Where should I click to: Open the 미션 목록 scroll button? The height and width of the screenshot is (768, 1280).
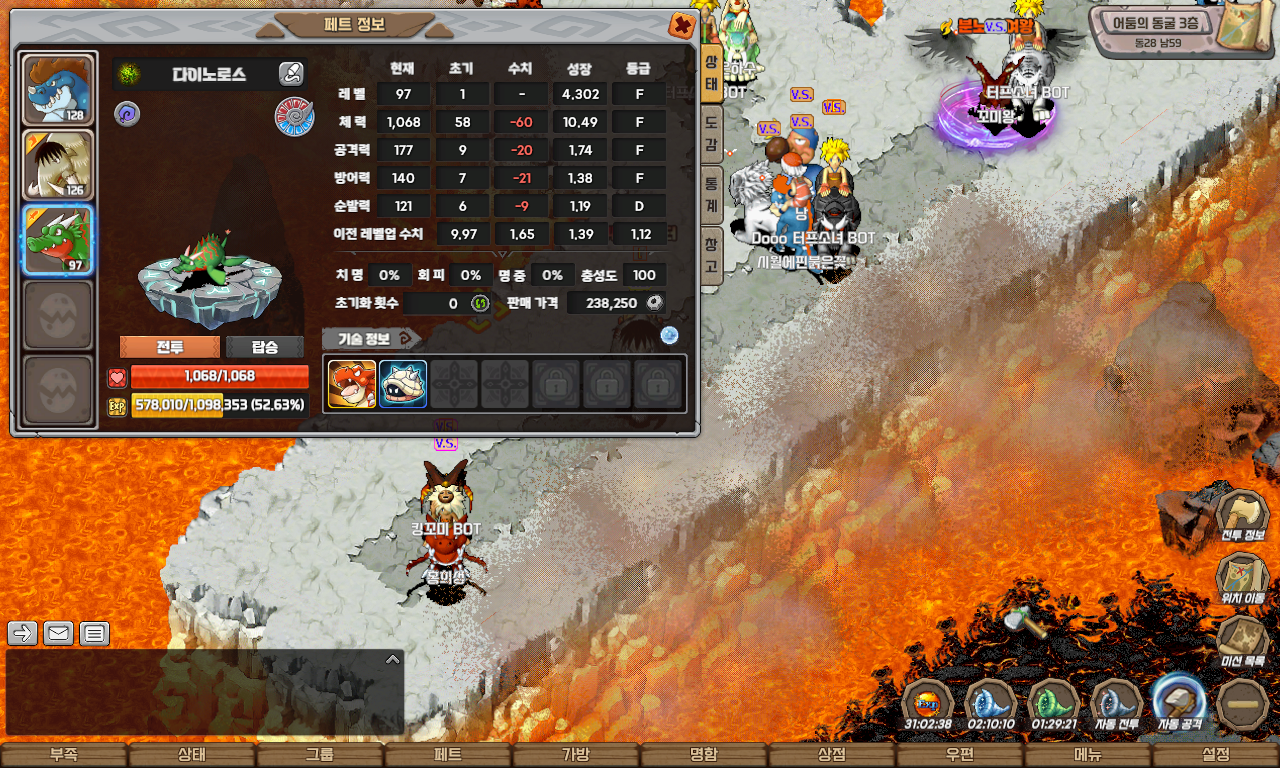click(x=1243, y=643)
